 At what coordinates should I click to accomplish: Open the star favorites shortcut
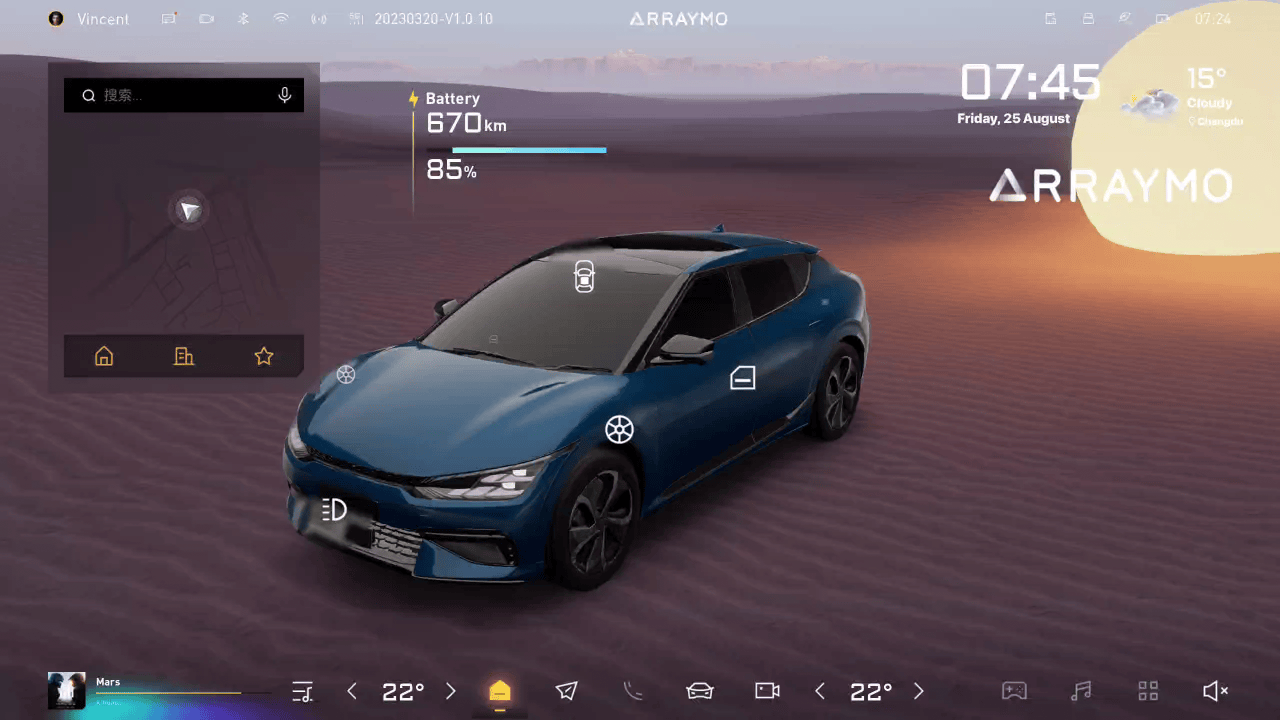[264, 356]
